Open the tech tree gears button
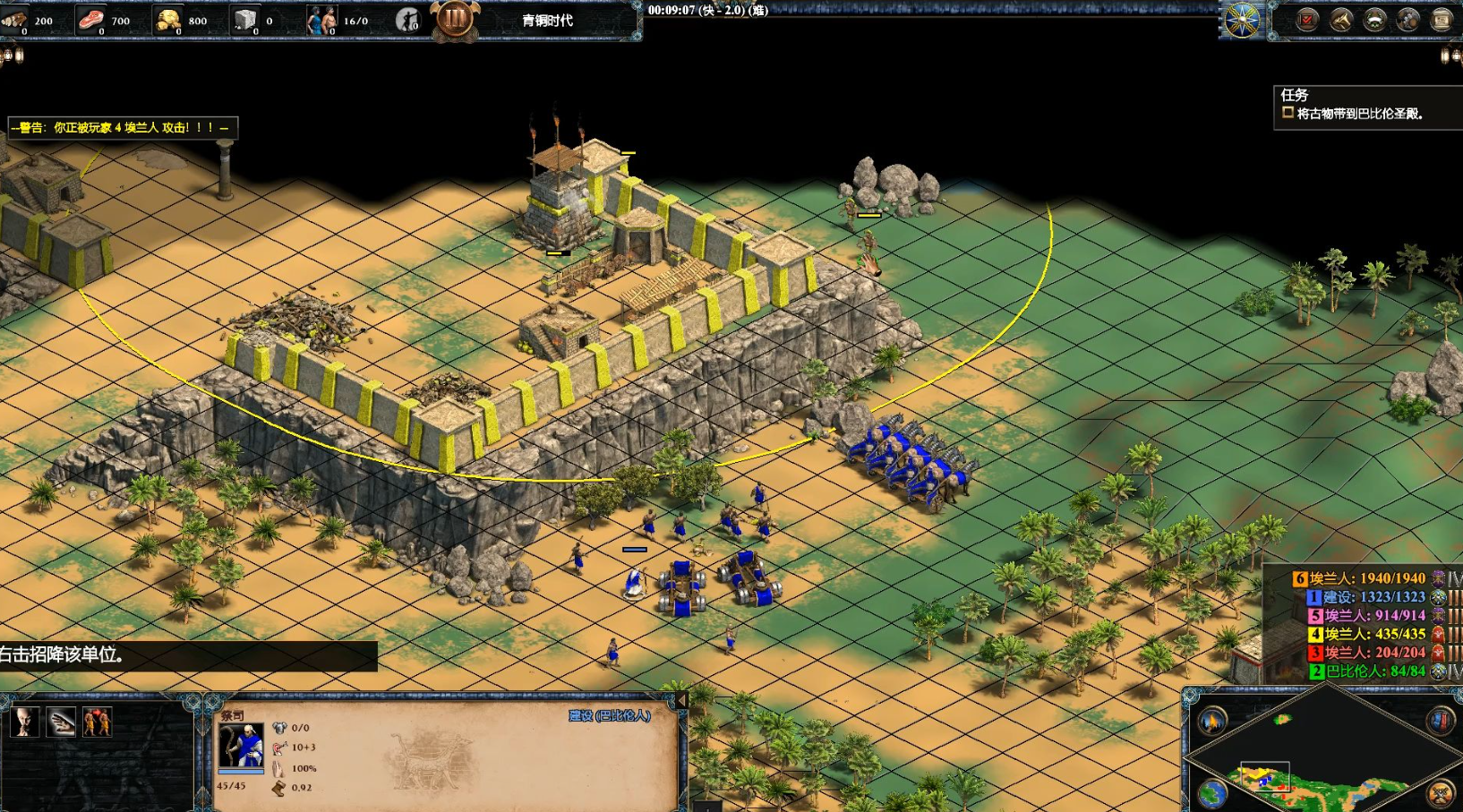 [x=1407, y=20]
